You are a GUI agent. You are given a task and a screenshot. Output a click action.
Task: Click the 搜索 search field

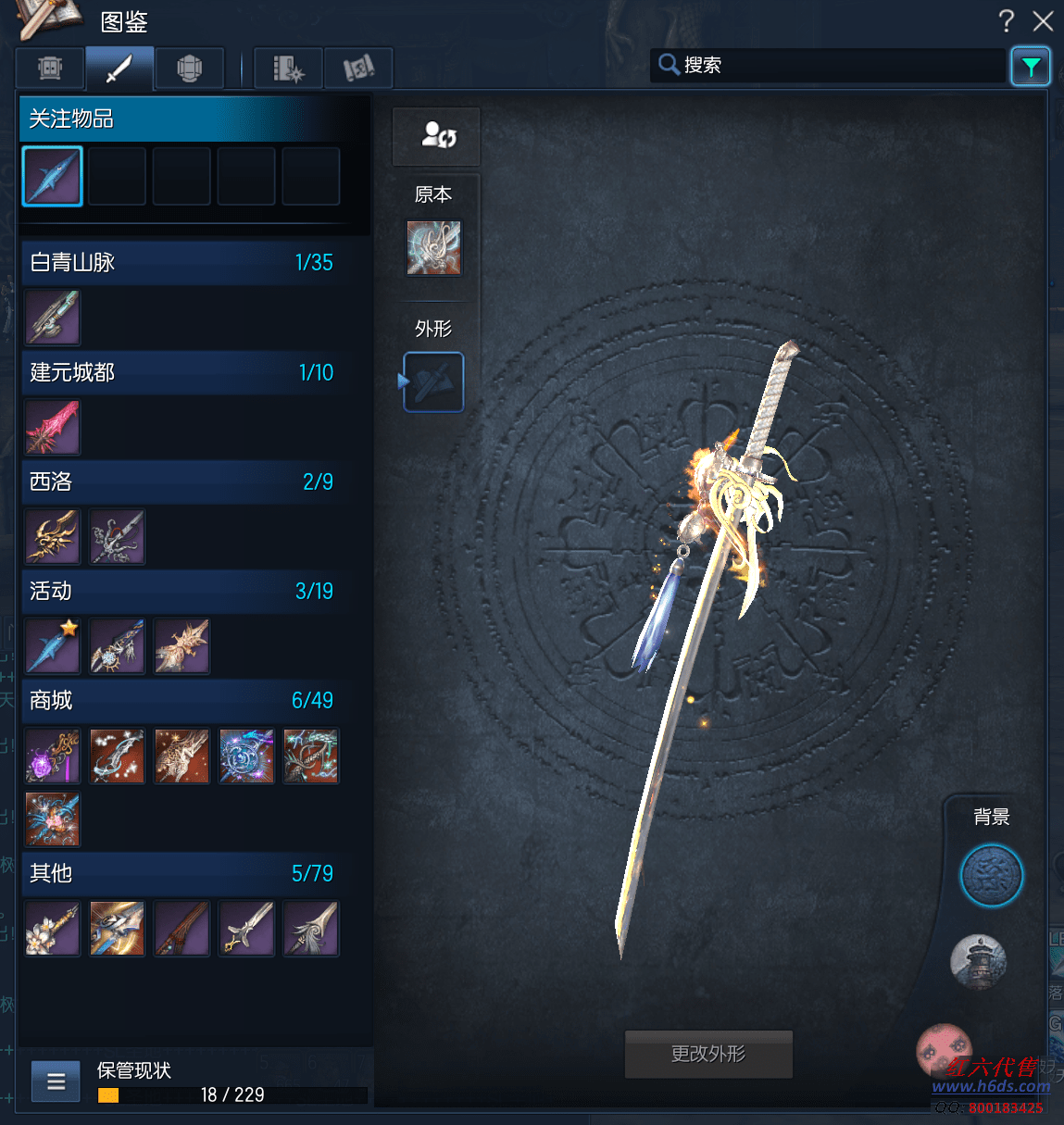833,66
